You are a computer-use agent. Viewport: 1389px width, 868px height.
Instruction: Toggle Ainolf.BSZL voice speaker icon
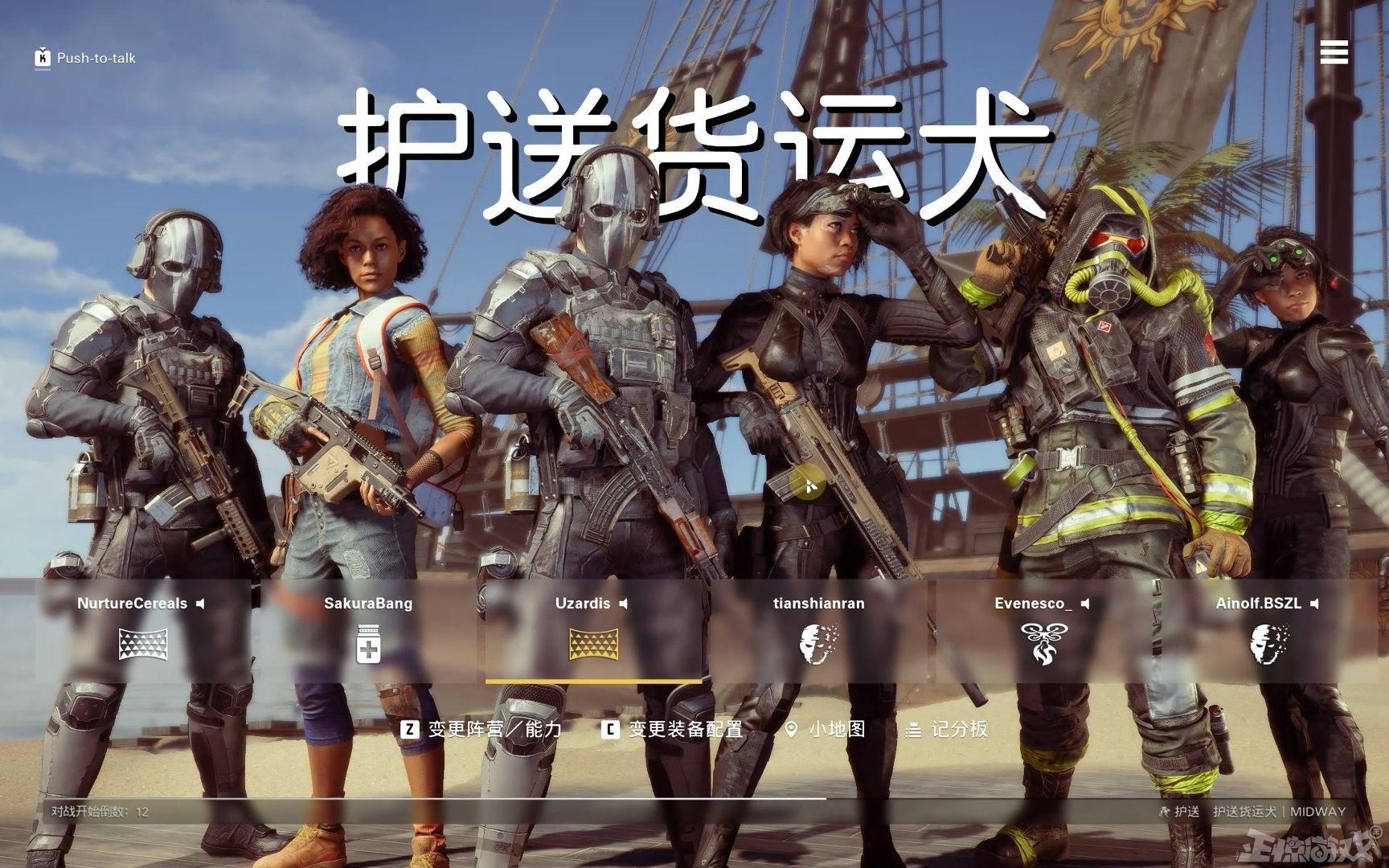[1315, 604]
